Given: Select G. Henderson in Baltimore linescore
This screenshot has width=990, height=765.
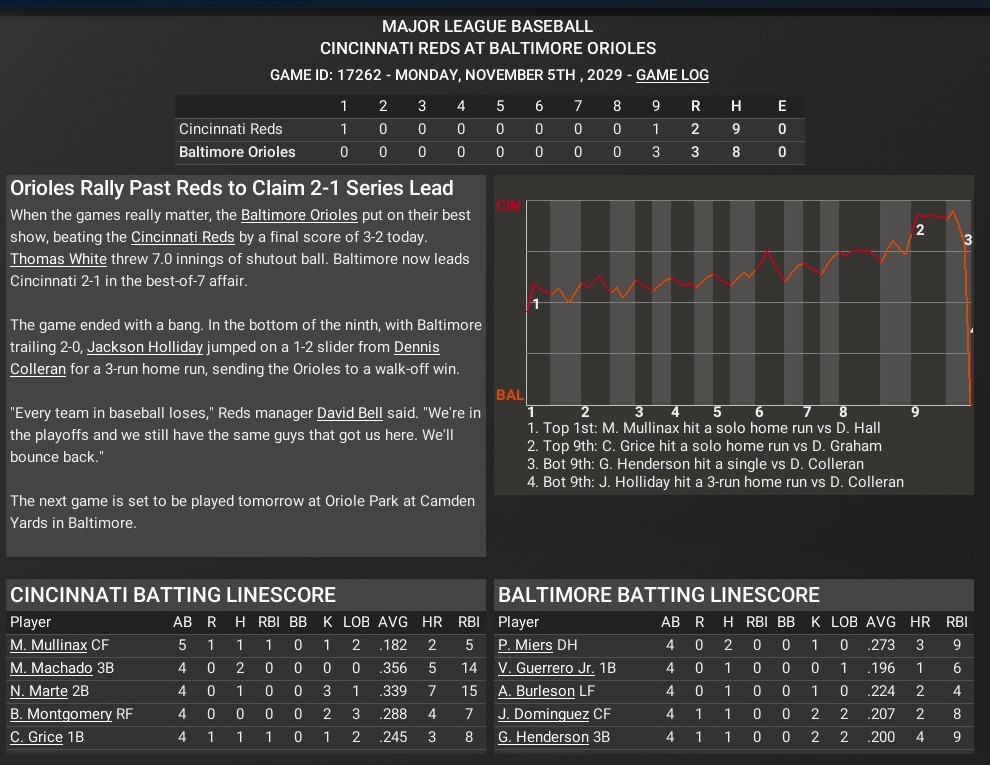Looking at the screenshot, I should [x=543, y=737].
